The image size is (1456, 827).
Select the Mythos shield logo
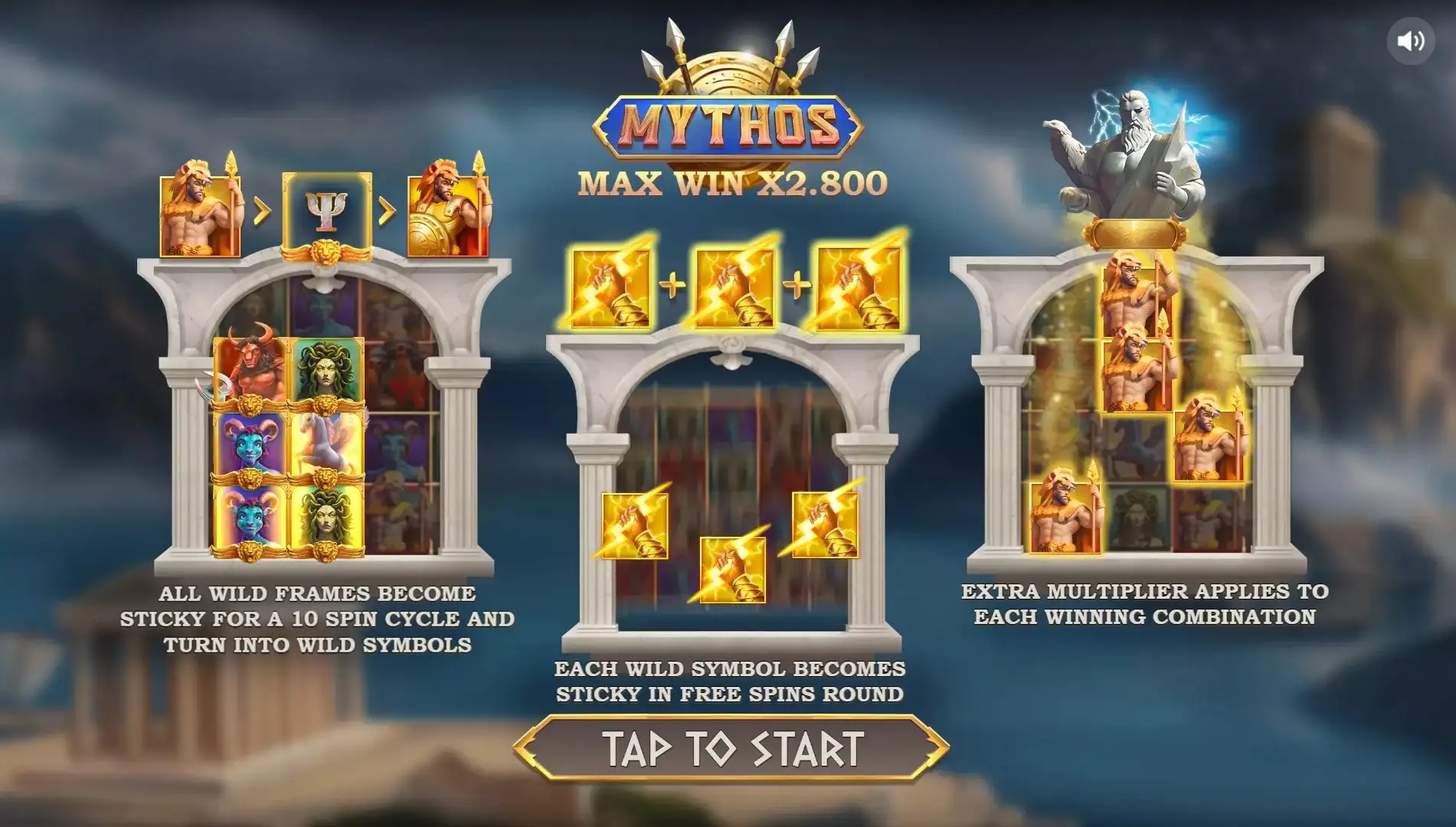point(726,125)
